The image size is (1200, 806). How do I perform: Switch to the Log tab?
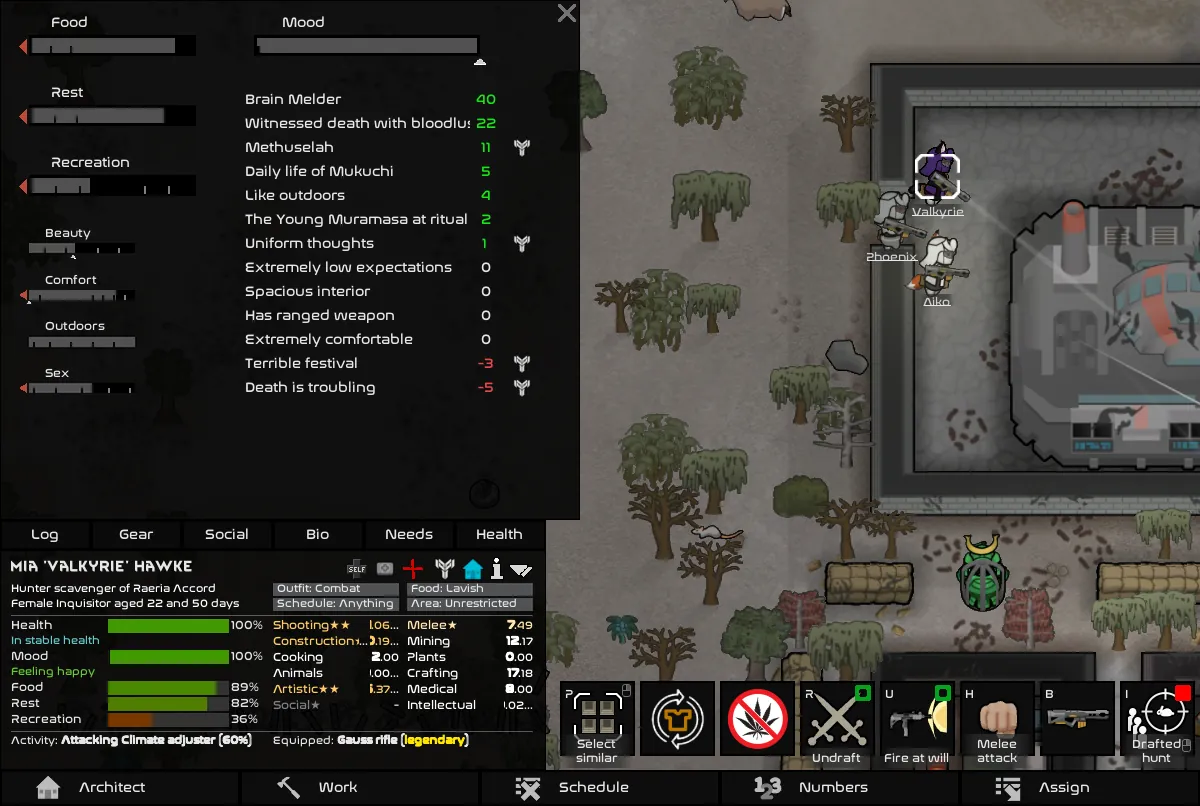tap(45, 534)
